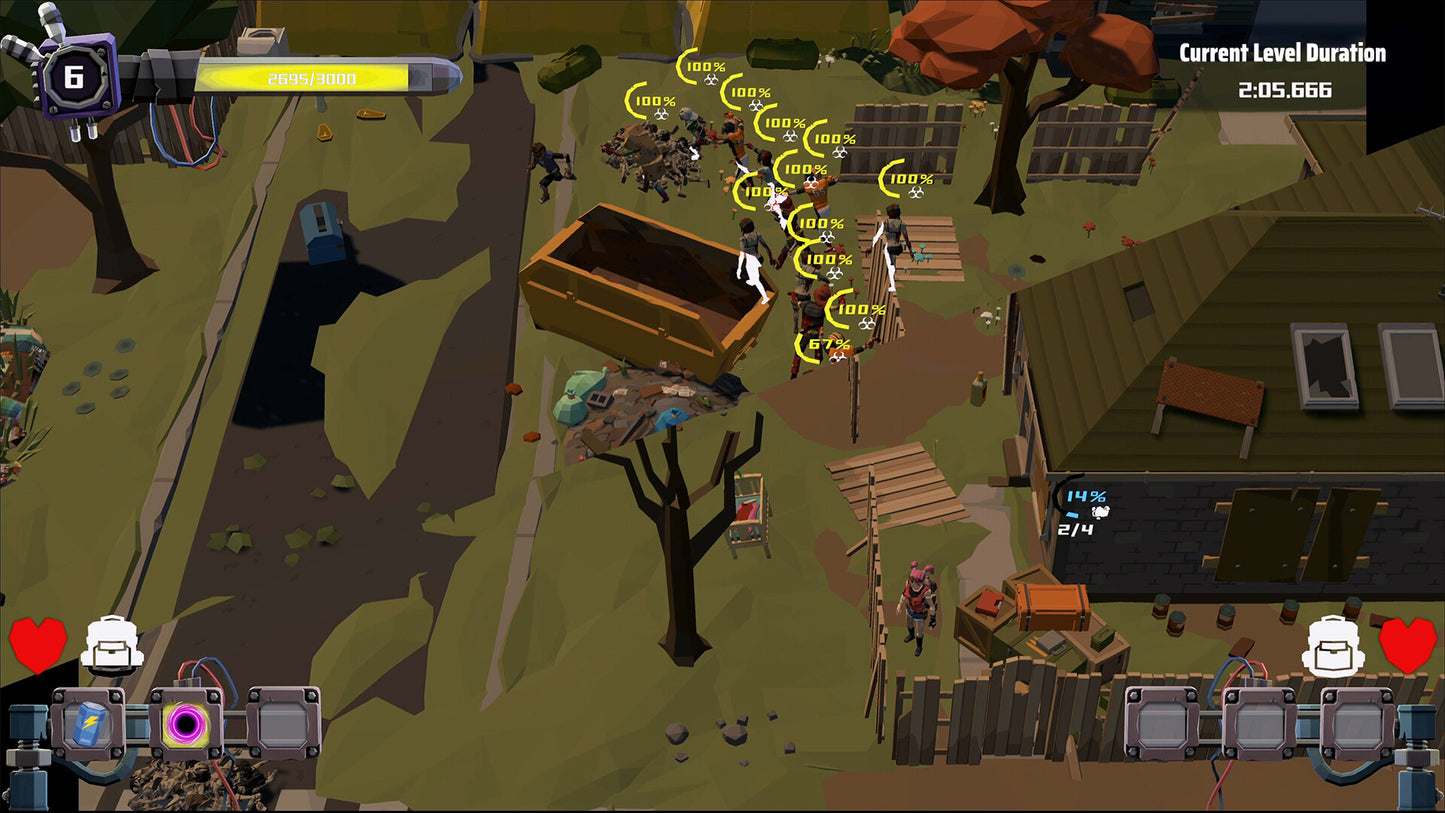The height and width of the screenshot is (813, 1445).
Task: Activate the purple vortex item slot
Action: coord(186,723)
